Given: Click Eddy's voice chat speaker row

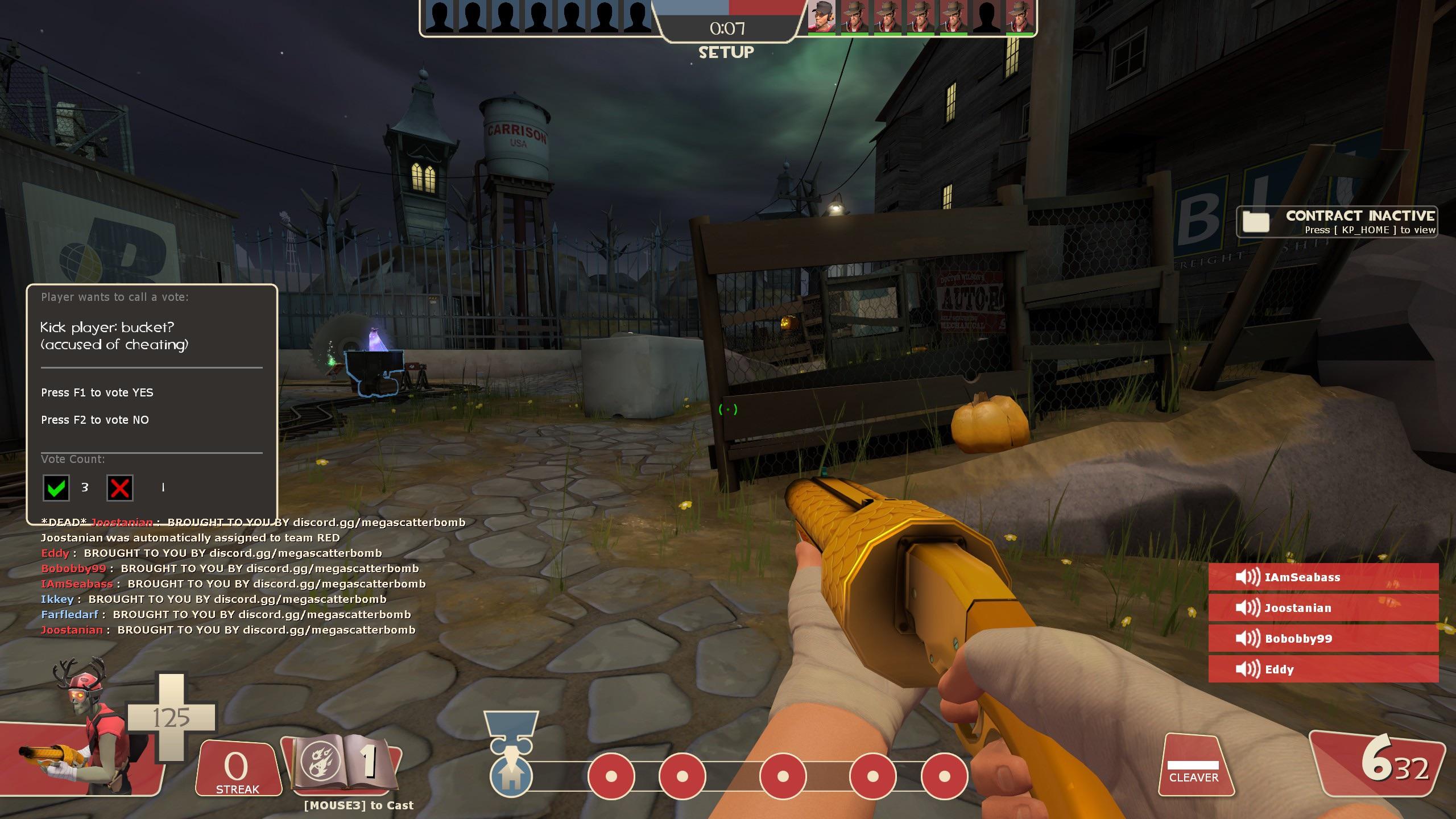Looking at the screenshot, I should (1323, 669).
